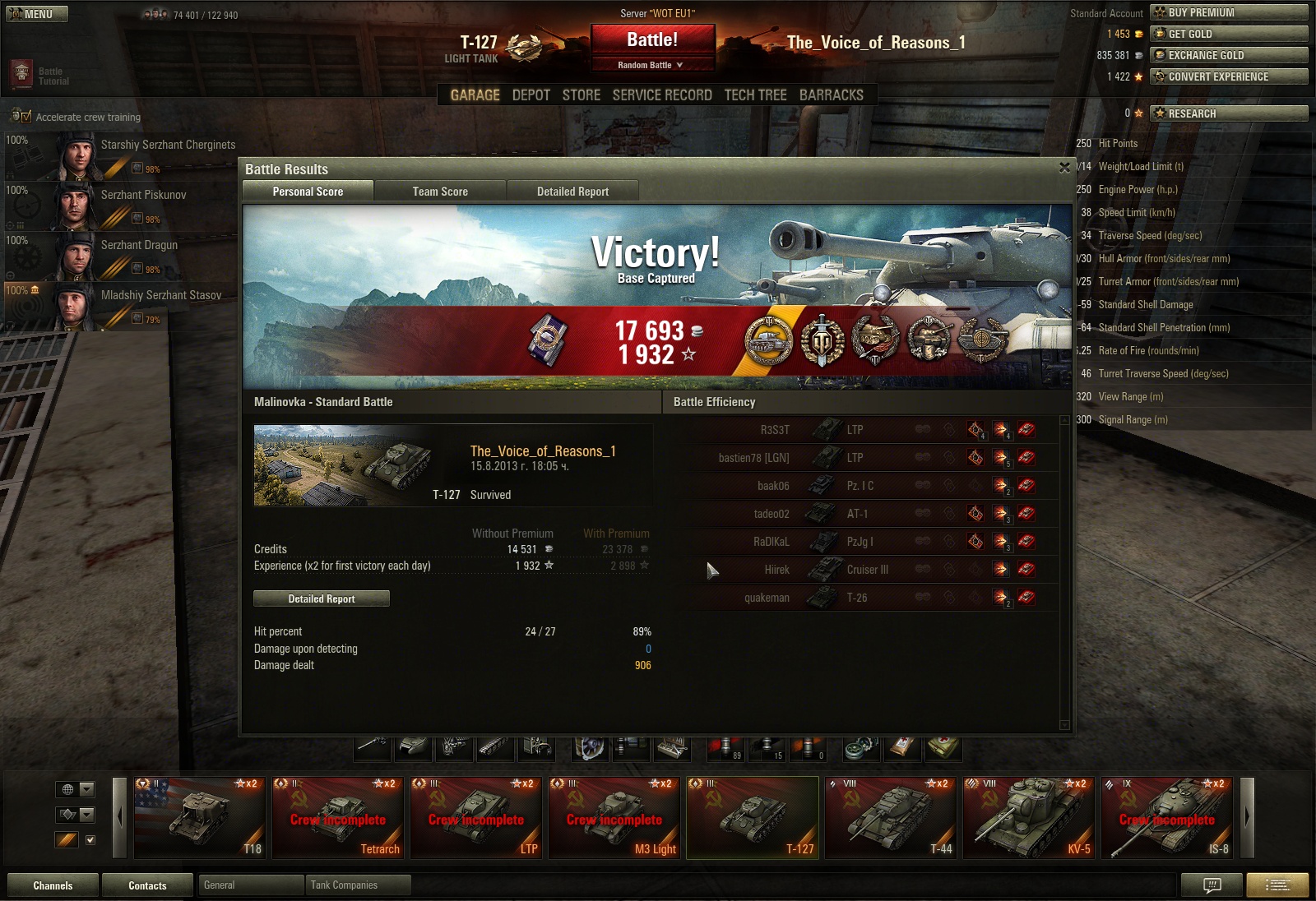The width and height of the screenshot is (1316, 901).
Task: Click the Buy Premium button
Action: [x=1229, y=12]
